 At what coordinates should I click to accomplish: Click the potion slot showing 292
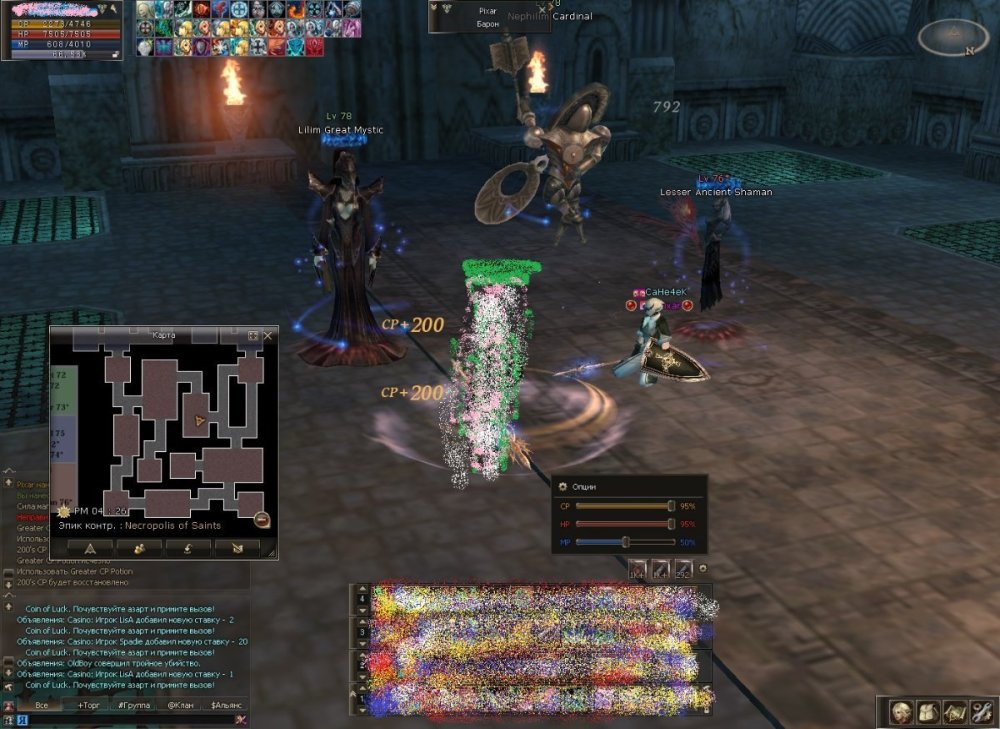coord(684,568)
